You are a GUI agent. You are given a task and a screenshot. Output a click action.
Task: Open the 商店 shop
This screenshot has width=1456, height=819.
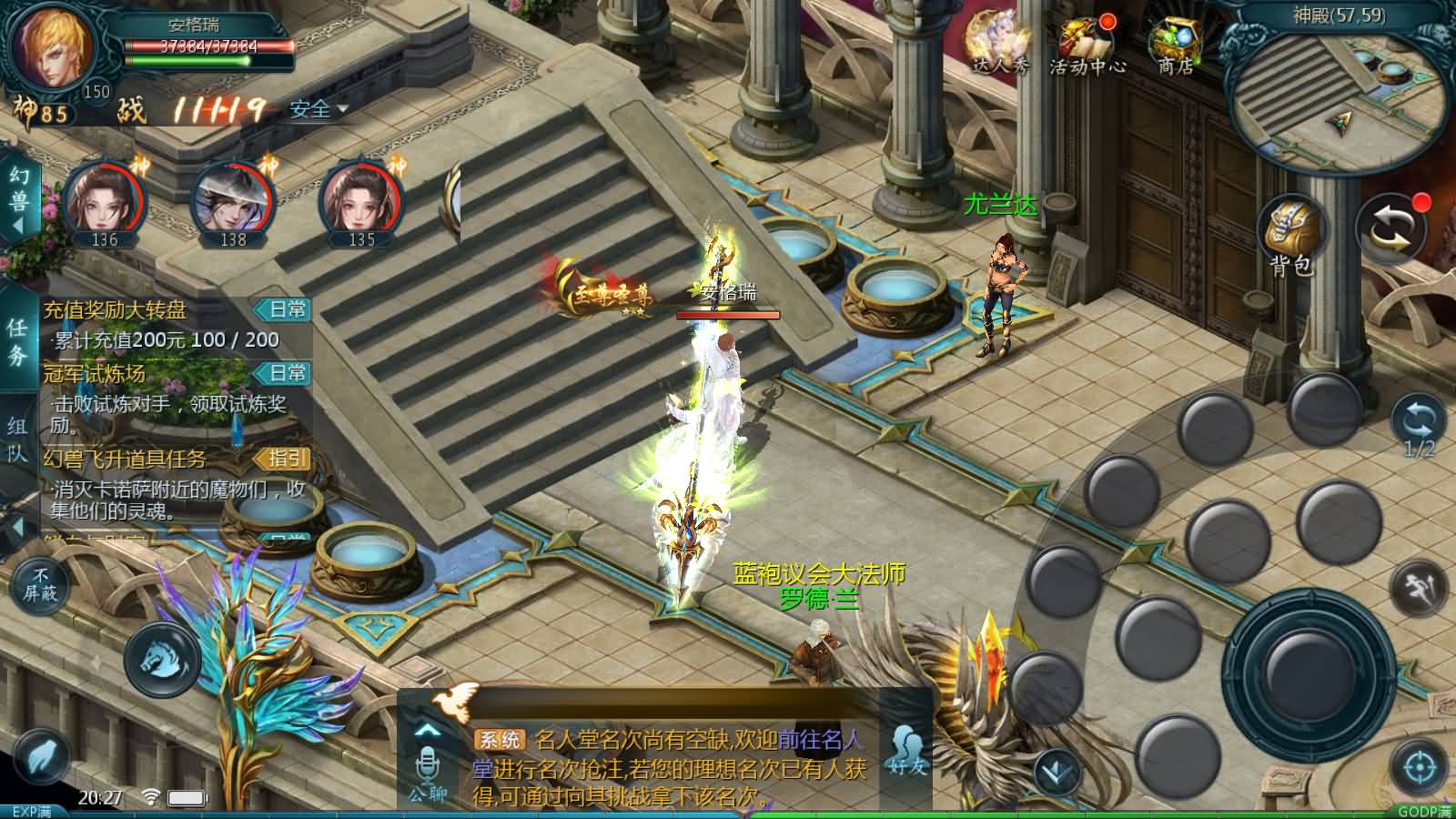(x=1175, y=45)
